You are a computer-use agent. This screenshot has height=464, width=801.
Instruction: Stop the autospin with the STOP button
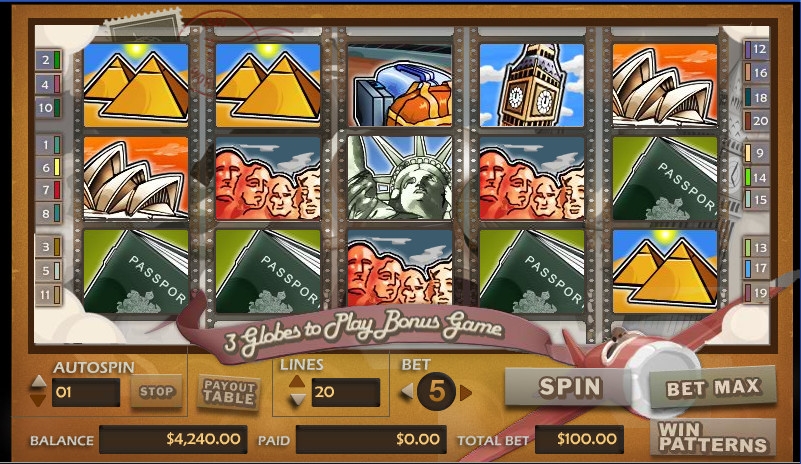coord(156,392)
